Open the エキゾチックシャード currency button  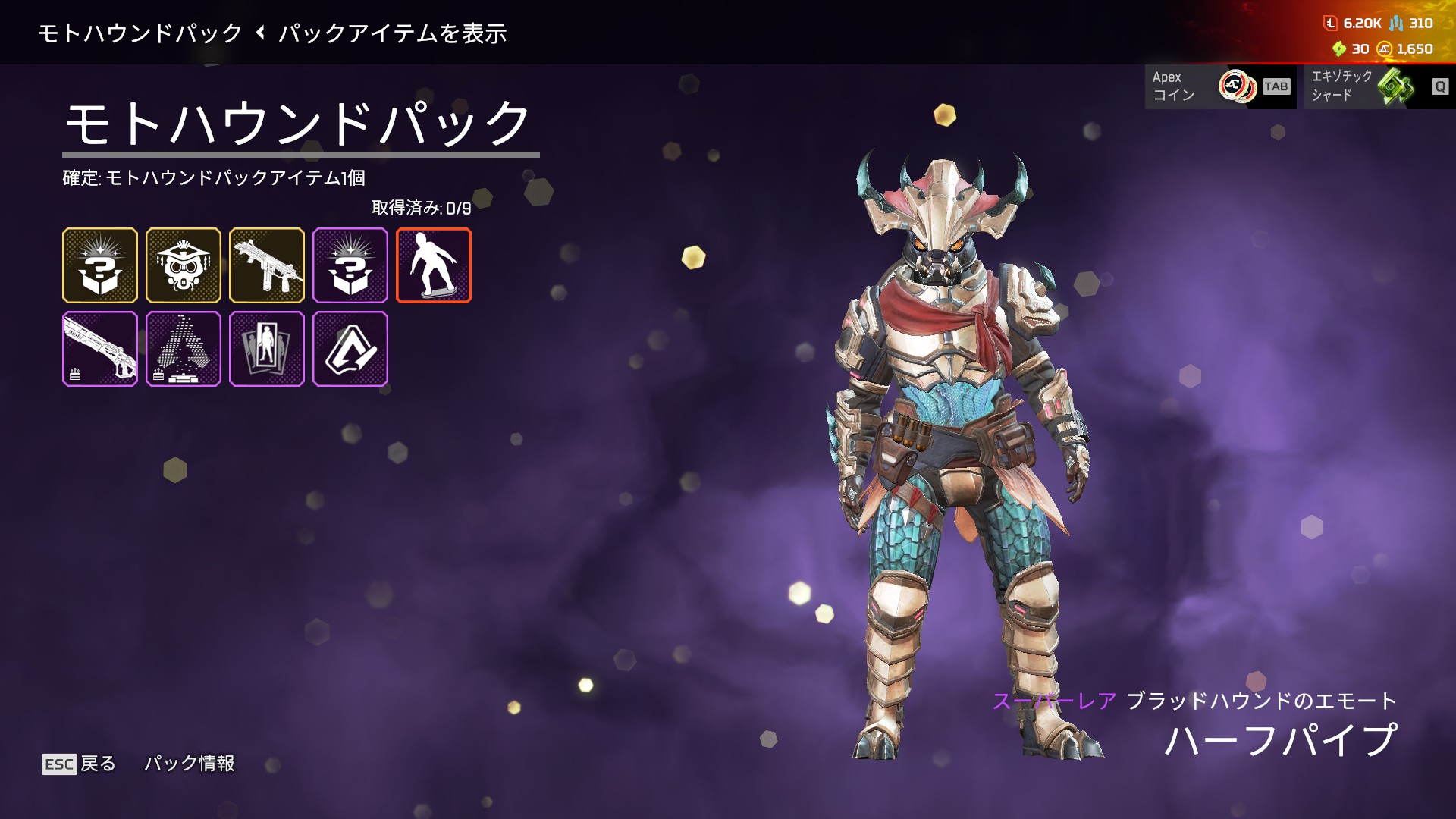pos(1379,86)
